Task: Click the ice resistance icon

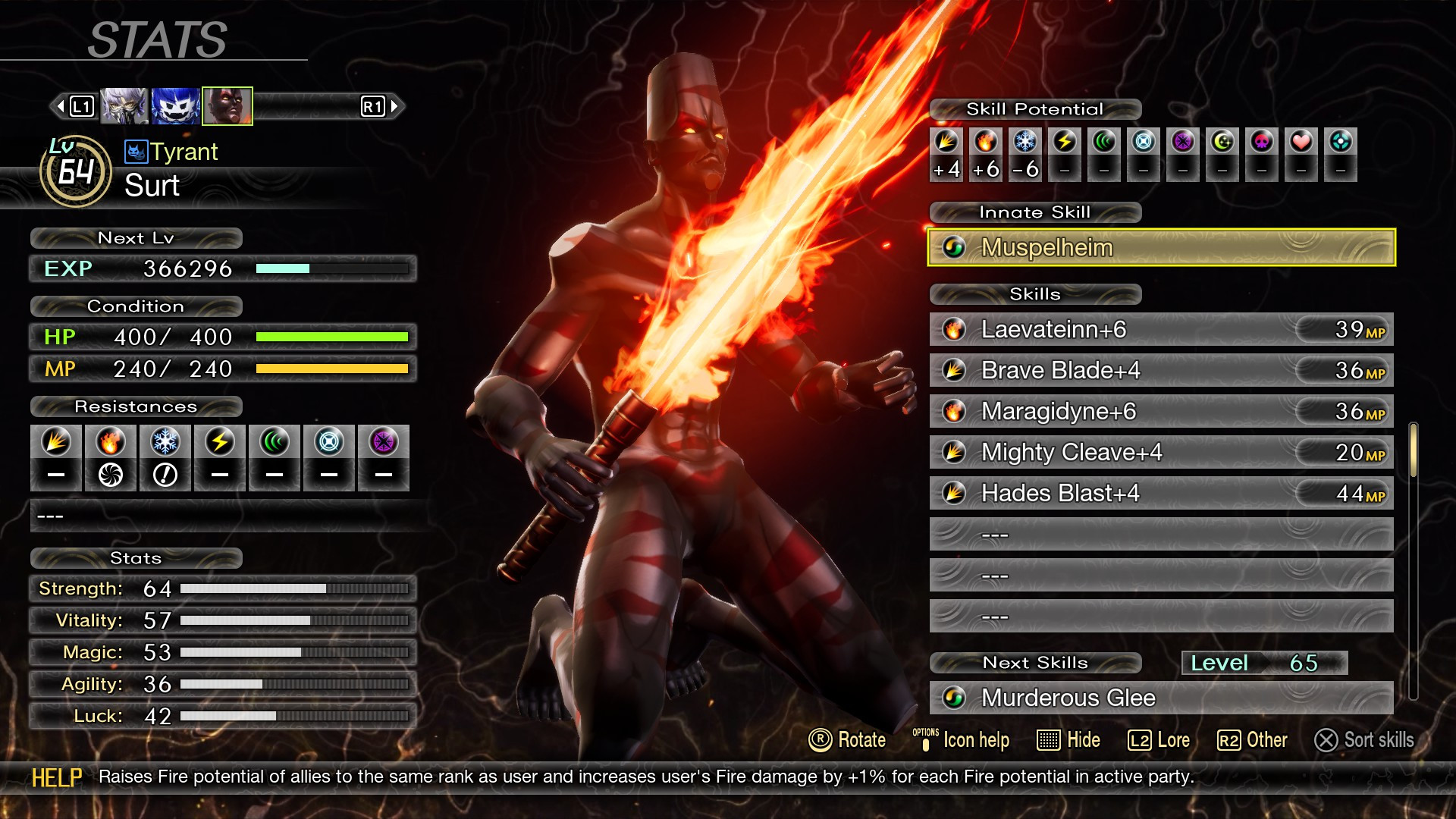Action: 165,442
